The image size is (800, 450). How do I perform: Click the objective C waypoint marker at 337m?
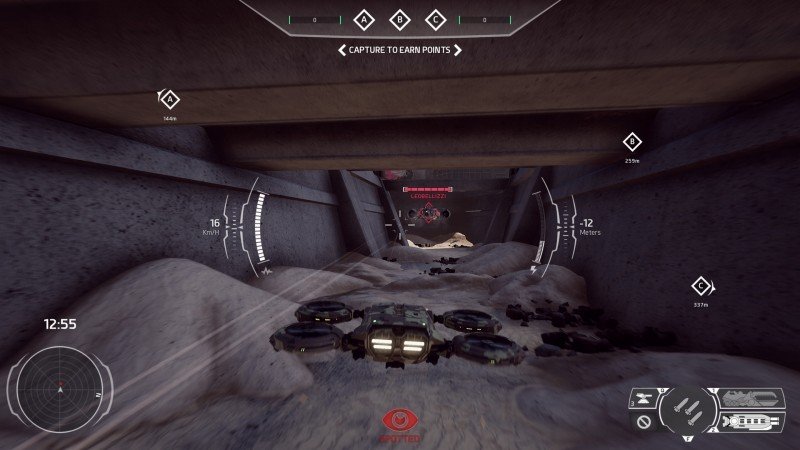(700, 286)
